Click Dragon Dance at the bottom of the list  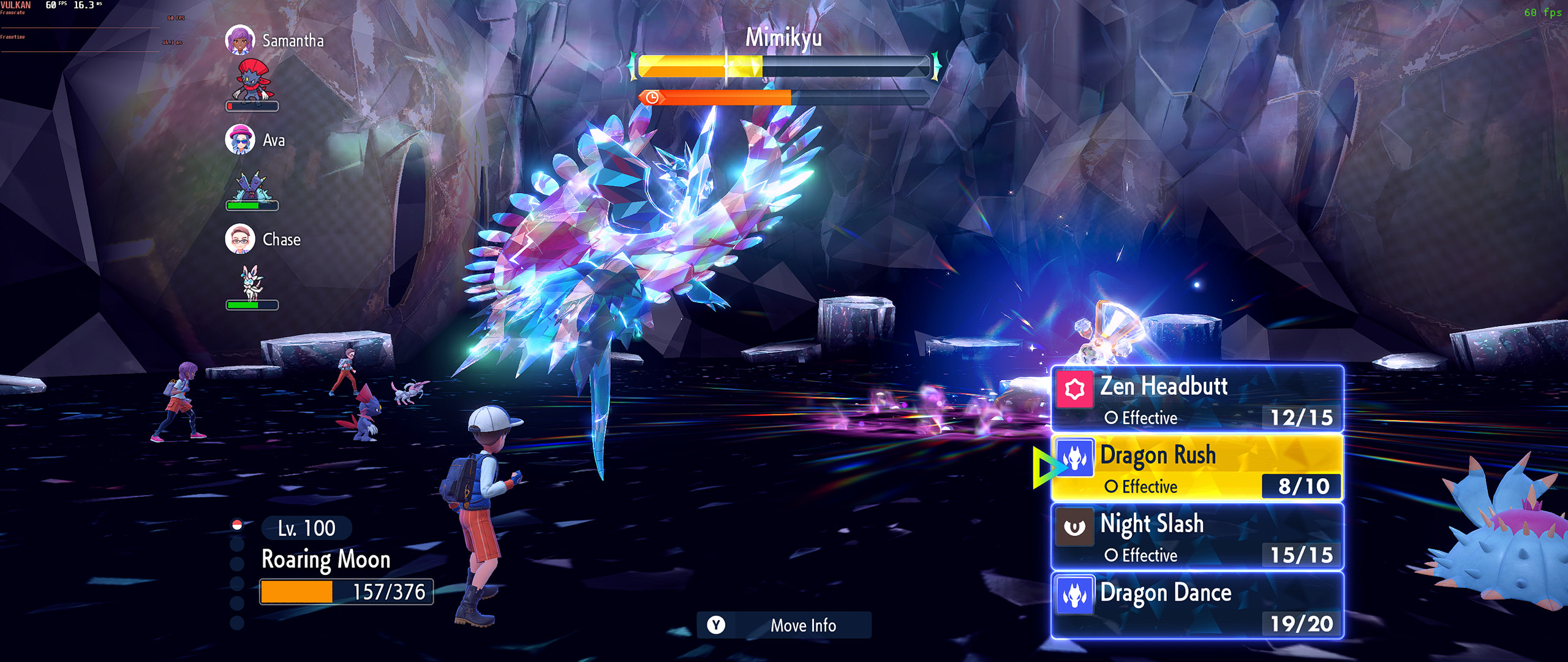[x=1167, y=593]
